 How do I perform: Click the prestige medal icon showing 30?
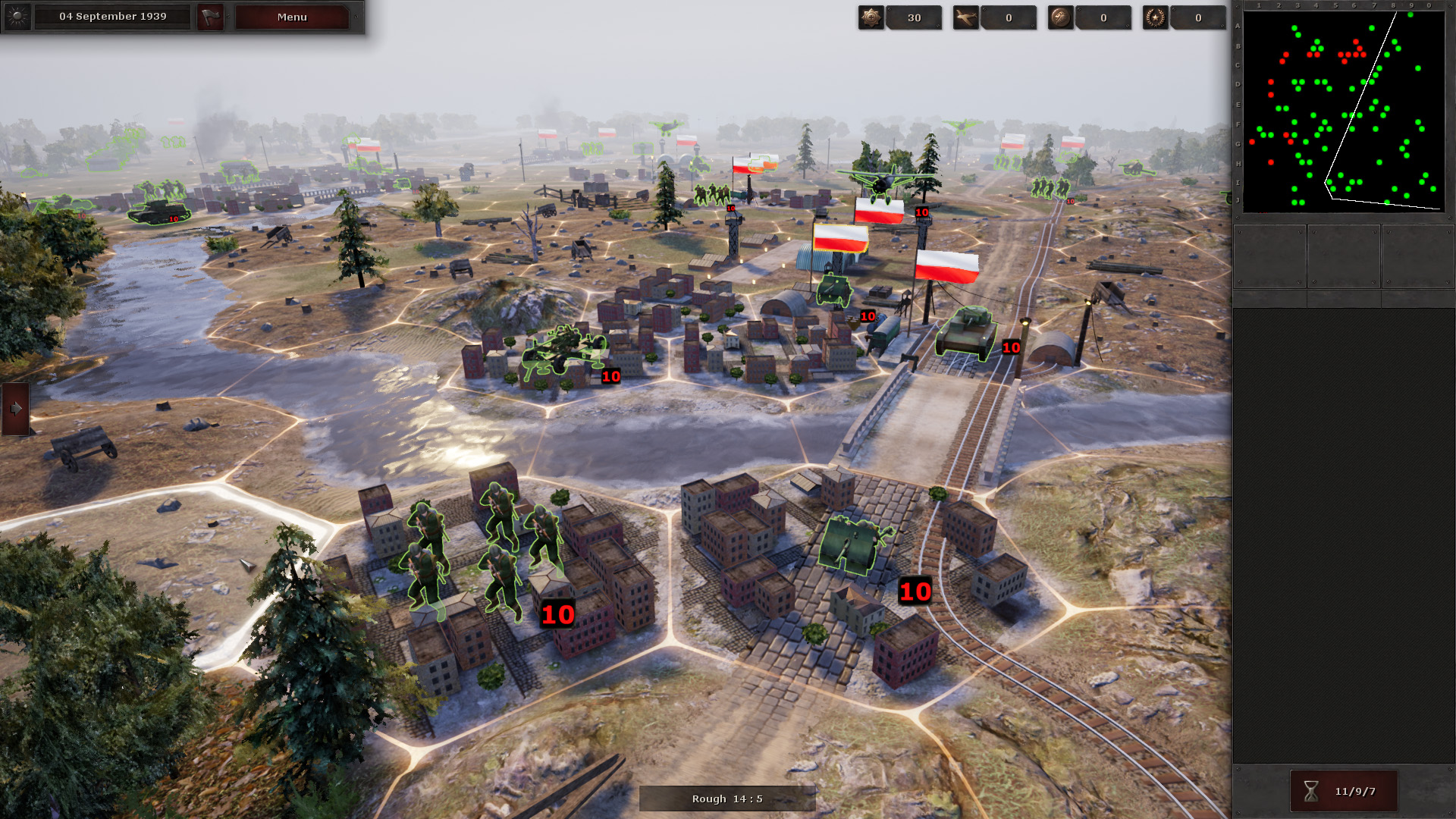coord(871,17)
